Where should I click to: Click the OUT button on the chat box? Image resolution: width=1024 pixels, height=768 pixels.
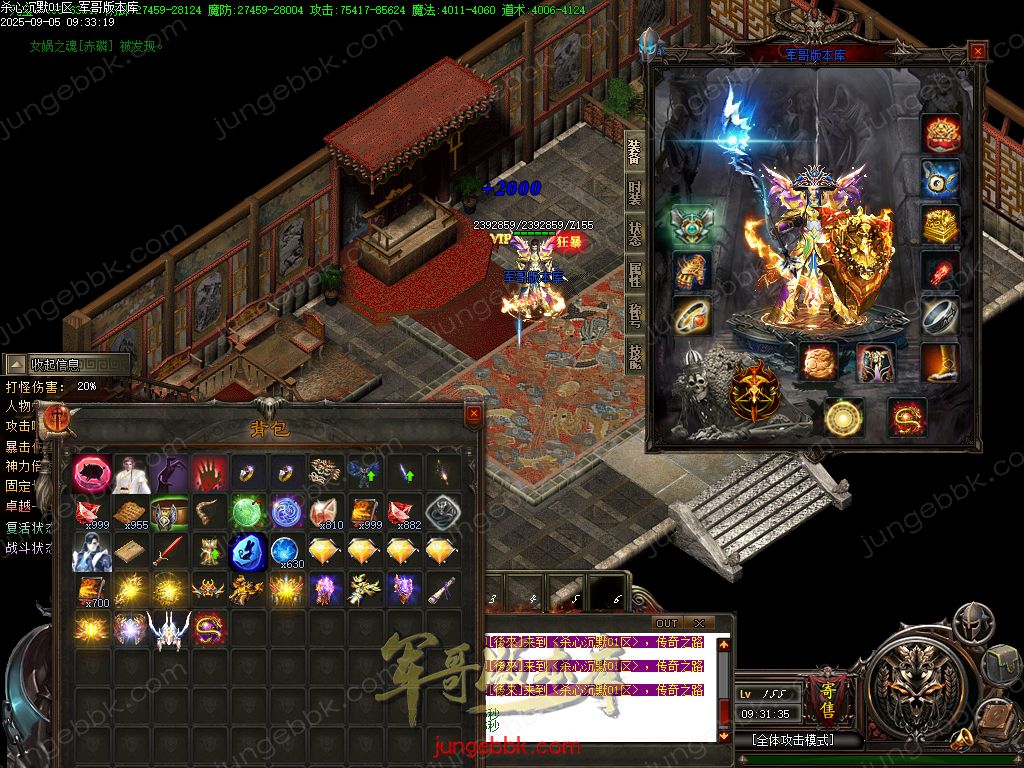pyautogui.click(x=666, y=623)
